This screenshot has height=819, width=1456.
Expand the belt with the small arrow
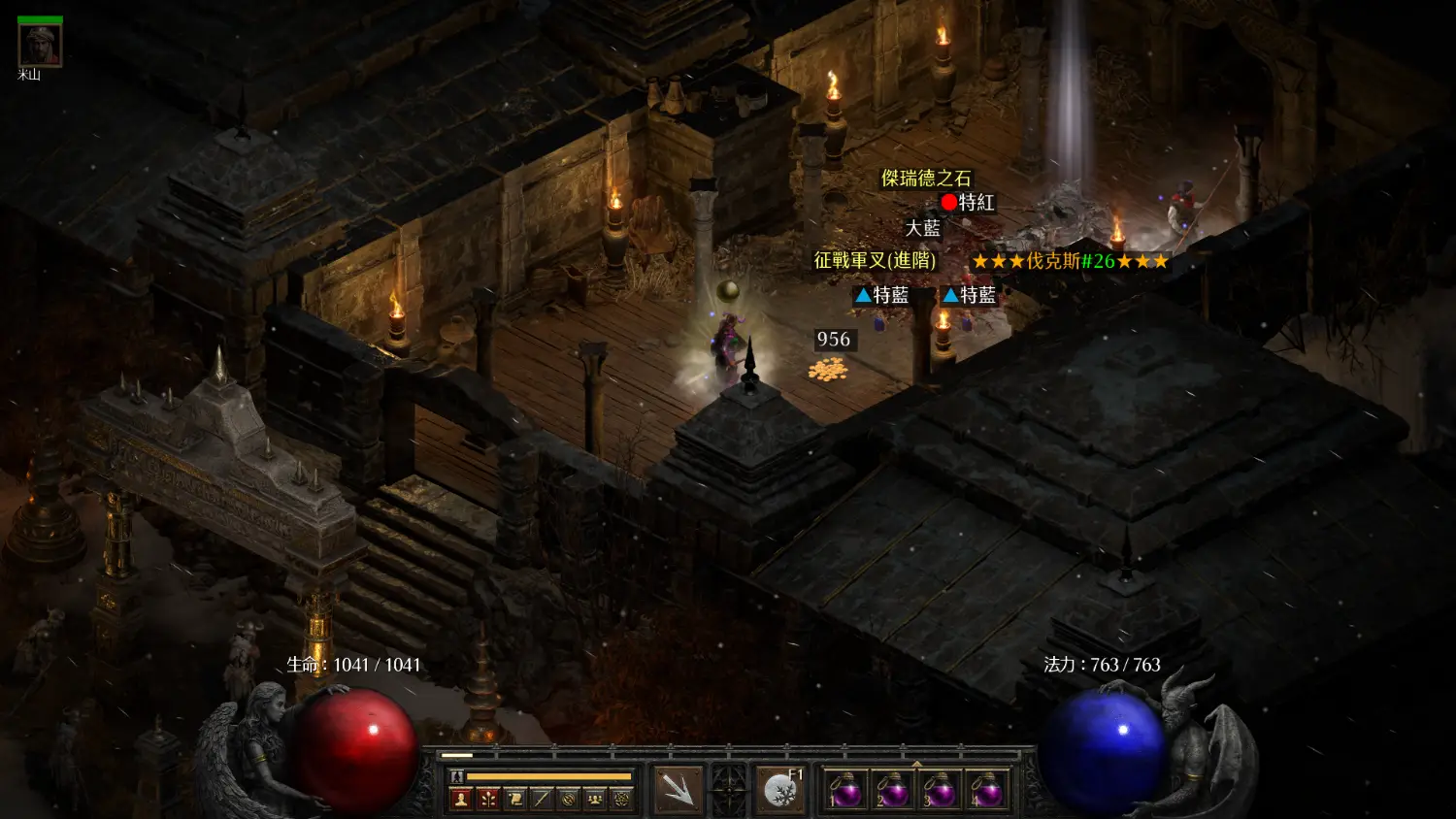pos(916,764)
